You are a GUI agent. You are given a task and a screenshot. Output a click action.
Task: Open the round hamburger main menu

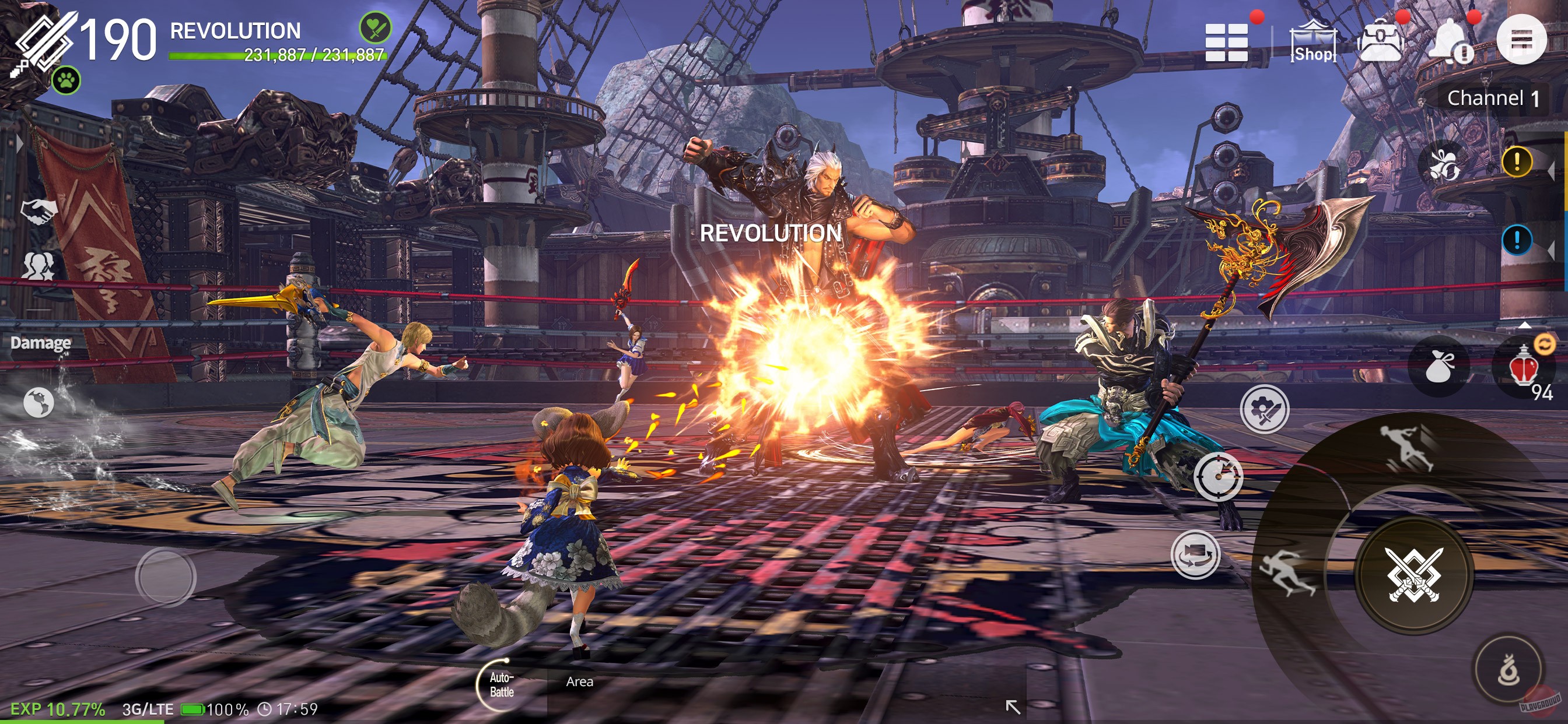coord(1521,40)
